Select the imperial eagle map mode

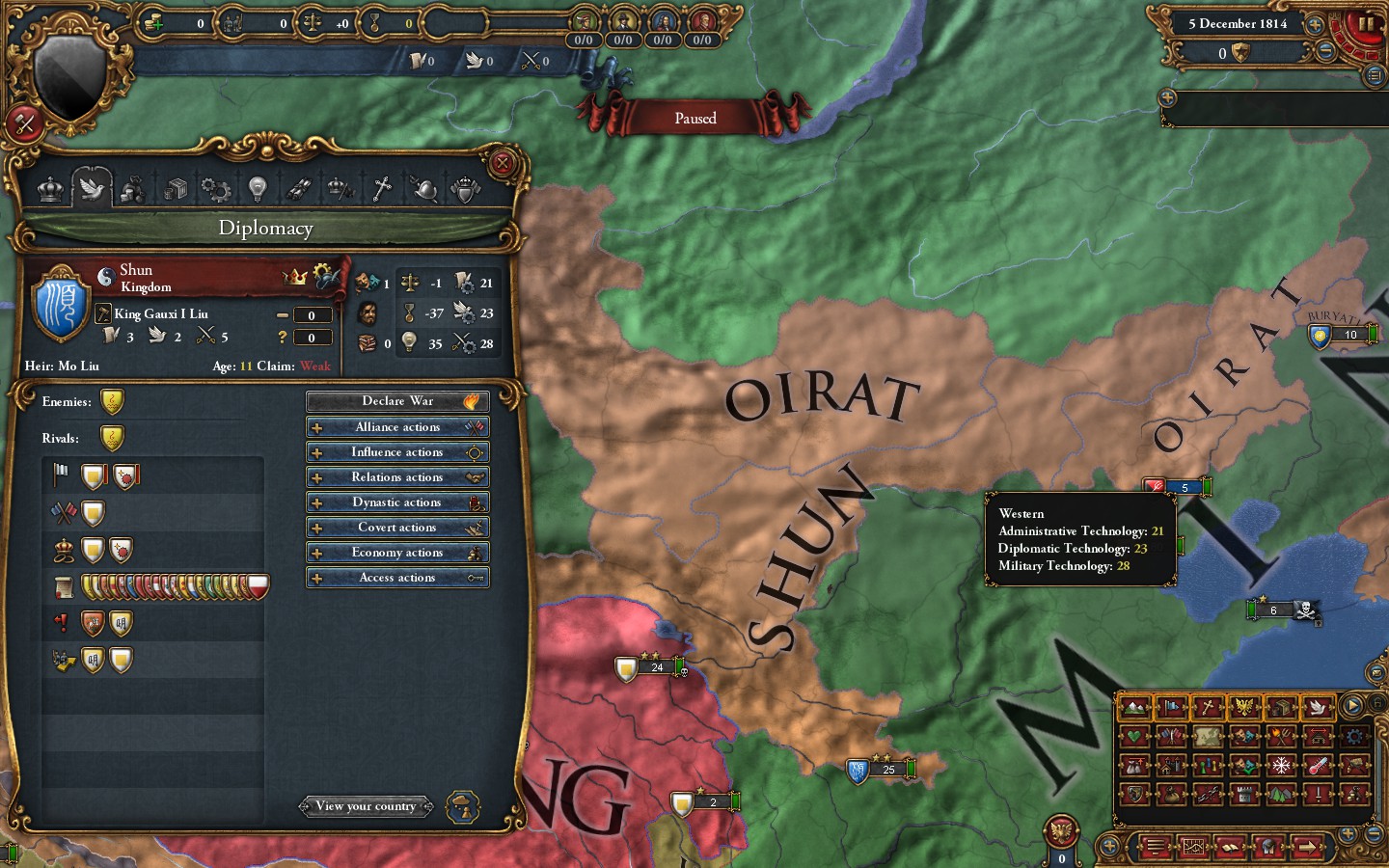pyautogui.click(x=1244, y=707)
